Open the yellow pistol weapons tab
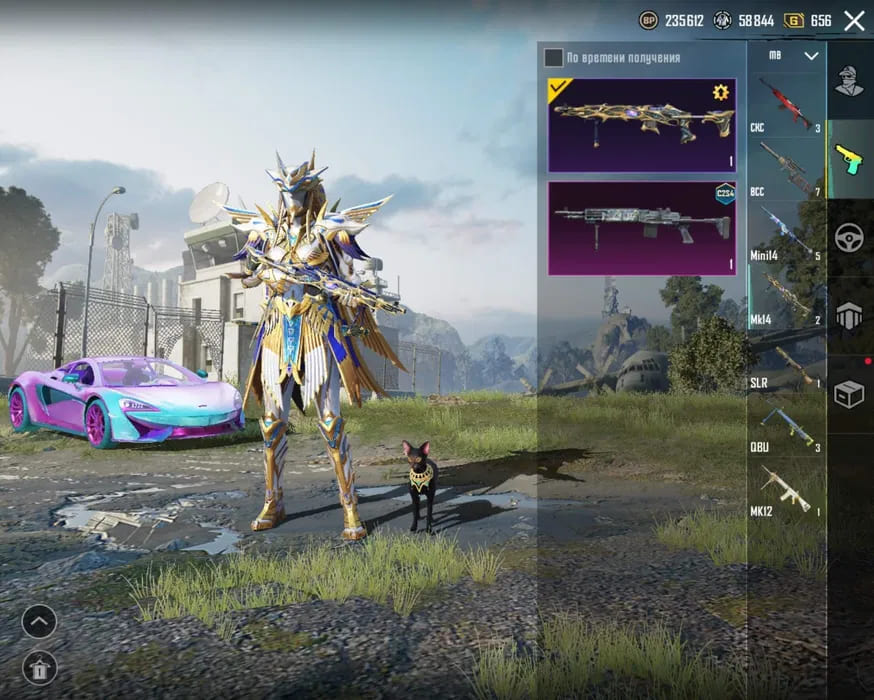This screenshot has width=874, height=700. click(x=849, y=158)
